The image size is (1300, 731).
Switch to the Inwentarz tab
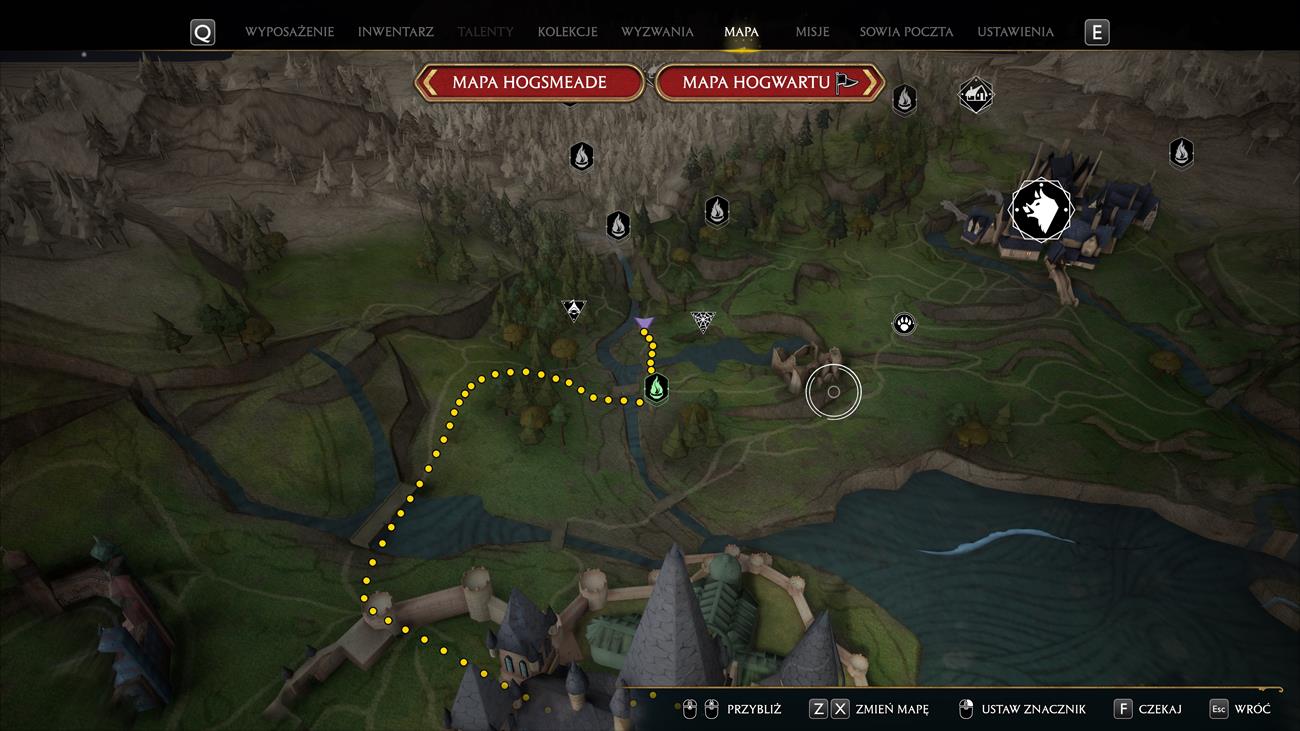pos(395,32)
